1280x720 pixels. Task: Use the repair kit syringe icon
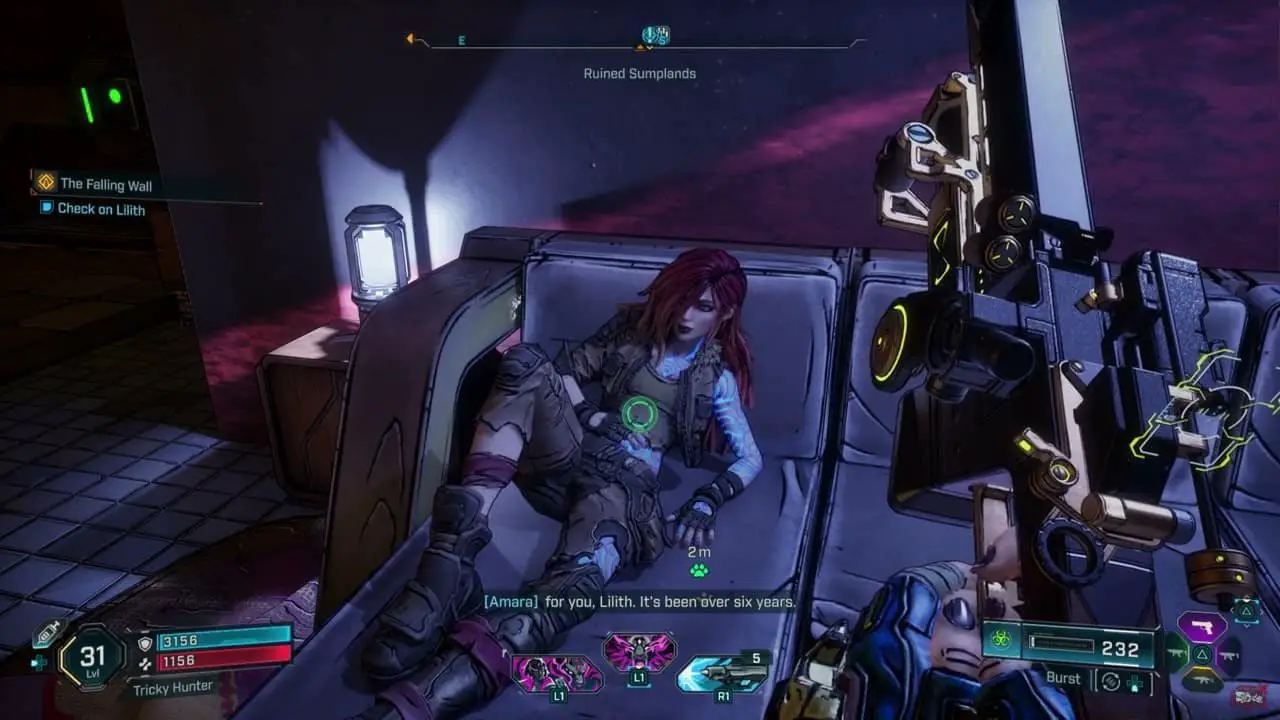click(44, 634)
